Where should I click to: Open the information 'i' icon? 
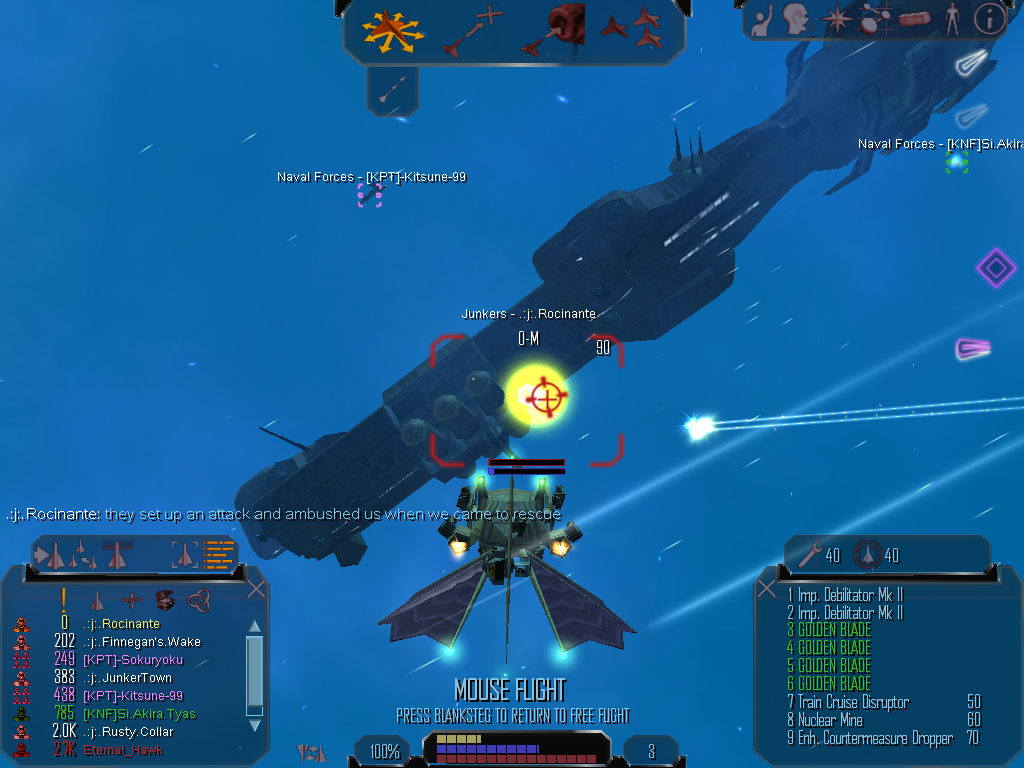(989, 18)
